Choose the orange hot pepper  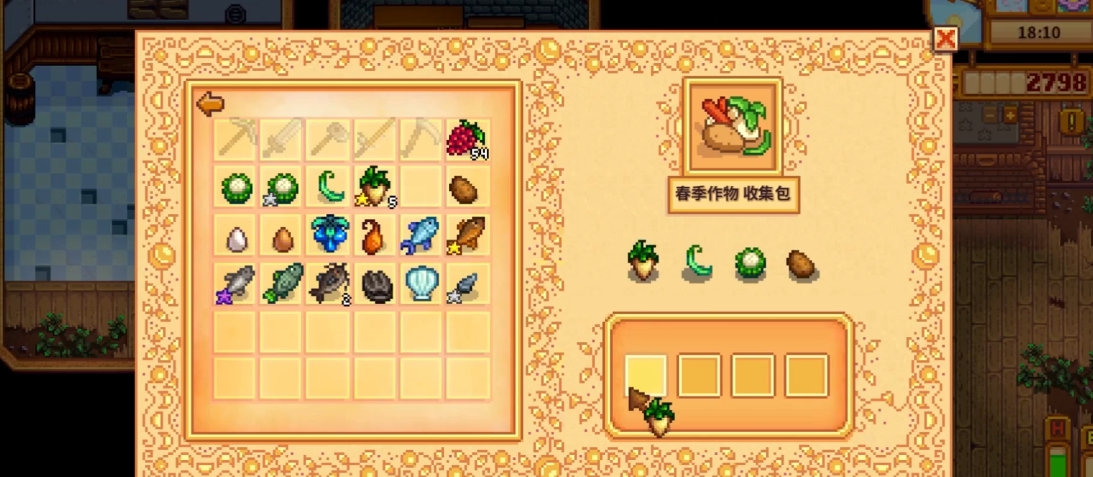[x=374, y=236]
